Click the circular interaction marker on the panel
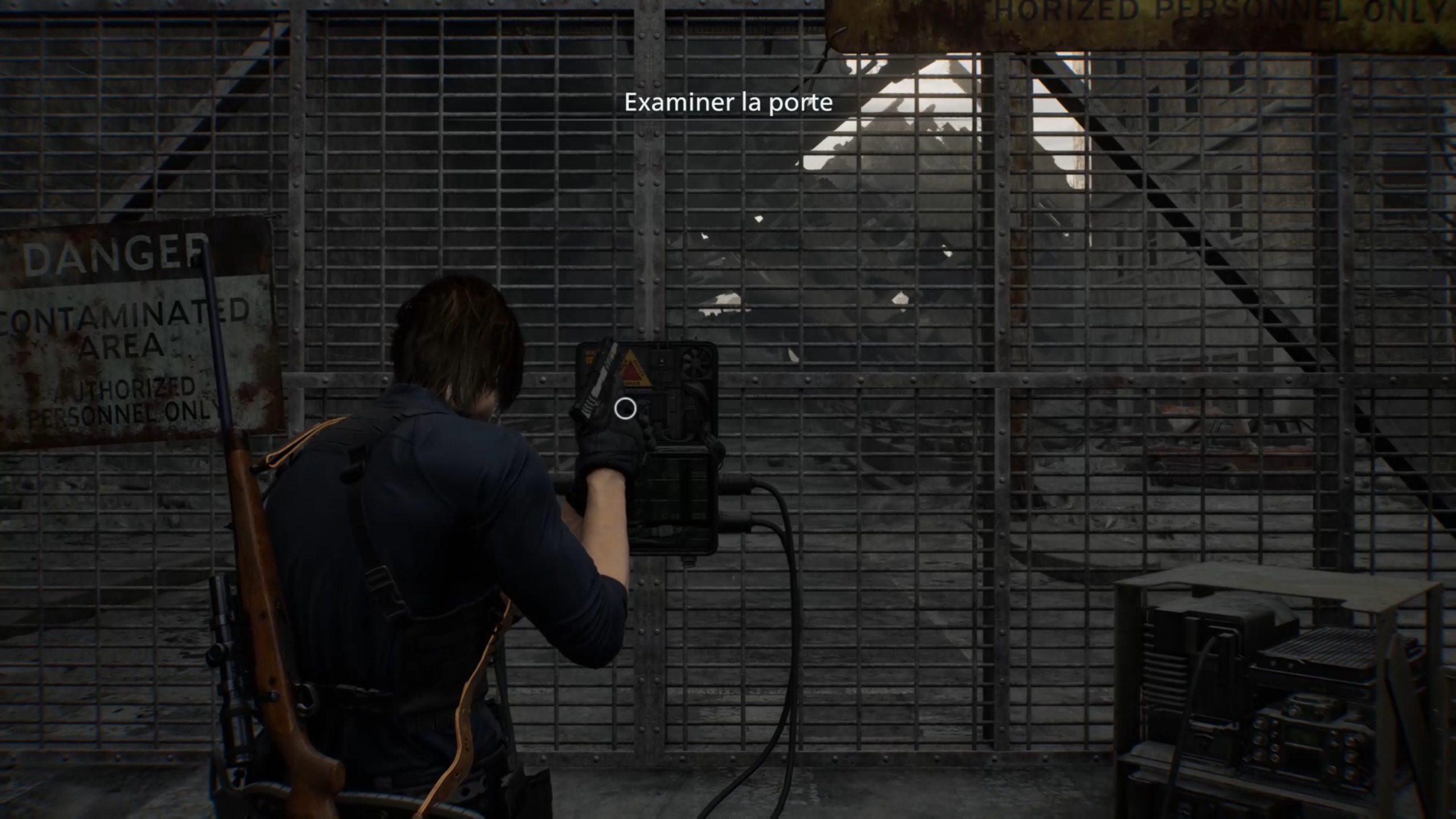The height and width of the screenshot is (819, 1456). (x=625, y=408)
